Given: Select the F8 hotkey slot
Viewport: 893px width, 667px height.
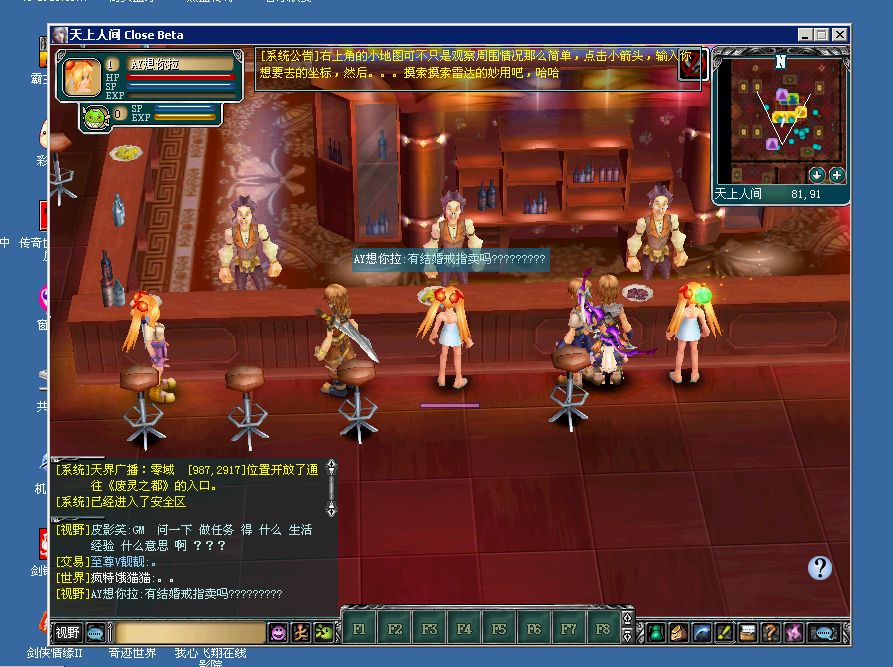Looking at the screenshot, I should click(x=603, y=629).
